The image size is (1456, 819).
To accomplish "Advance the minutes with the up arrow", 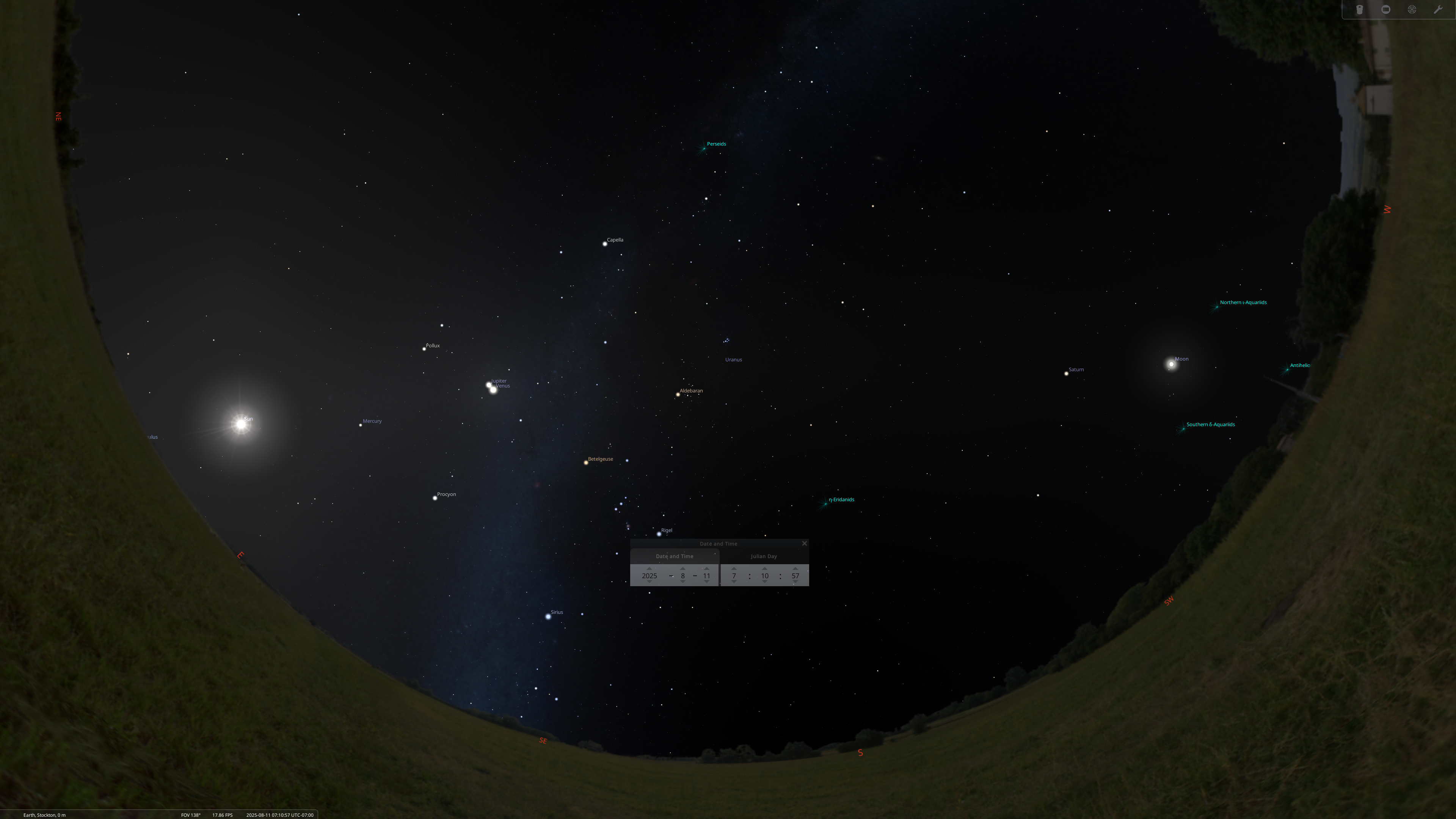I will pos(765,569).
